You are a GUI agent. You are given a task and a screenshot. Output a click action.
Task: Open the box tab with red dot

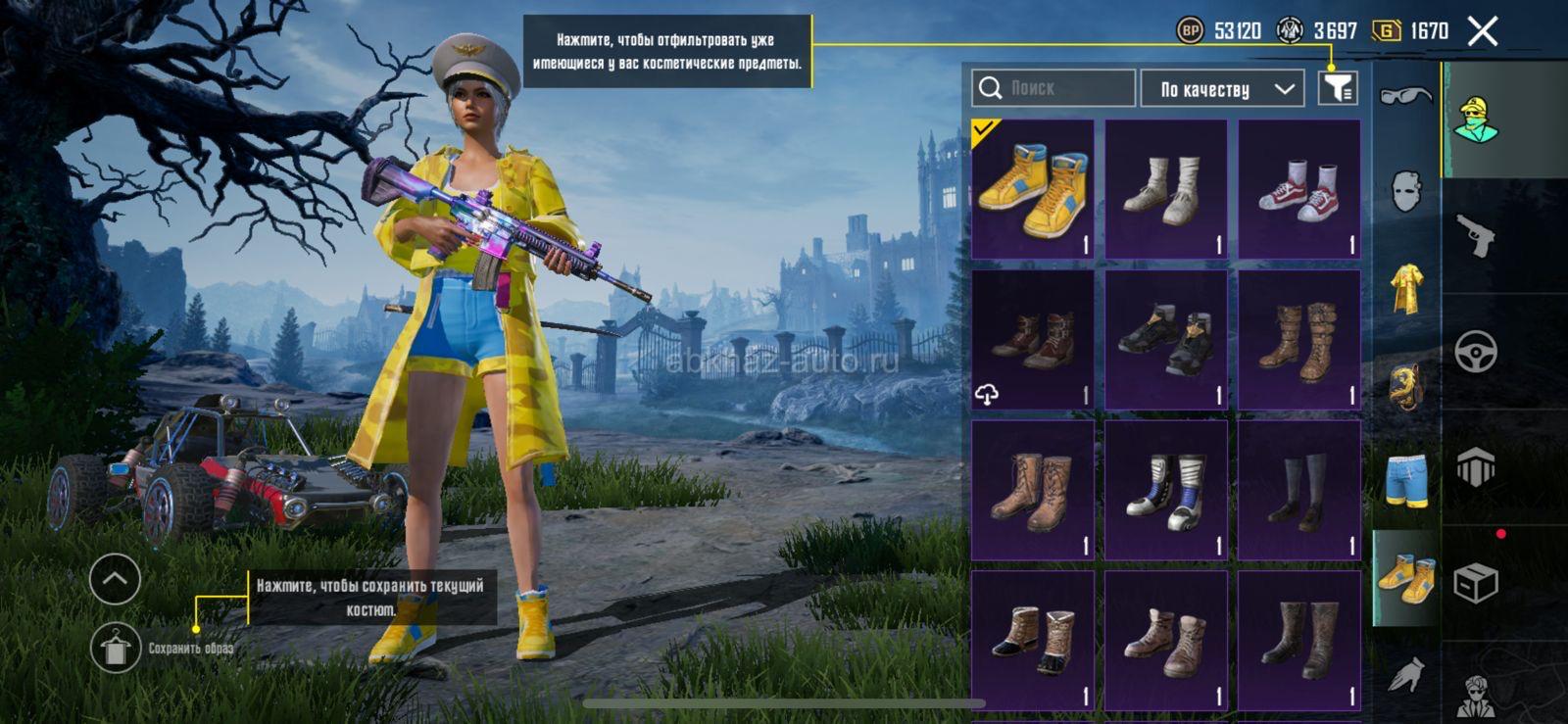click(1476, 584)
